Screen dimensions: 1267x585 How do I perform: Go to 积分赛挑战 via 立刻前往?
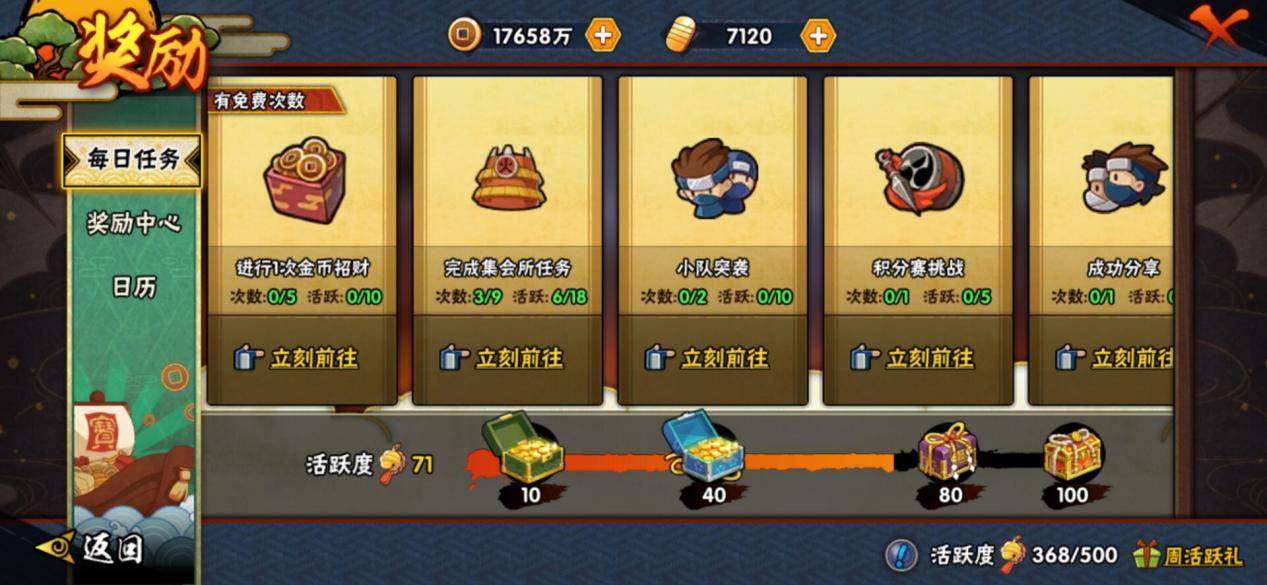917,358
